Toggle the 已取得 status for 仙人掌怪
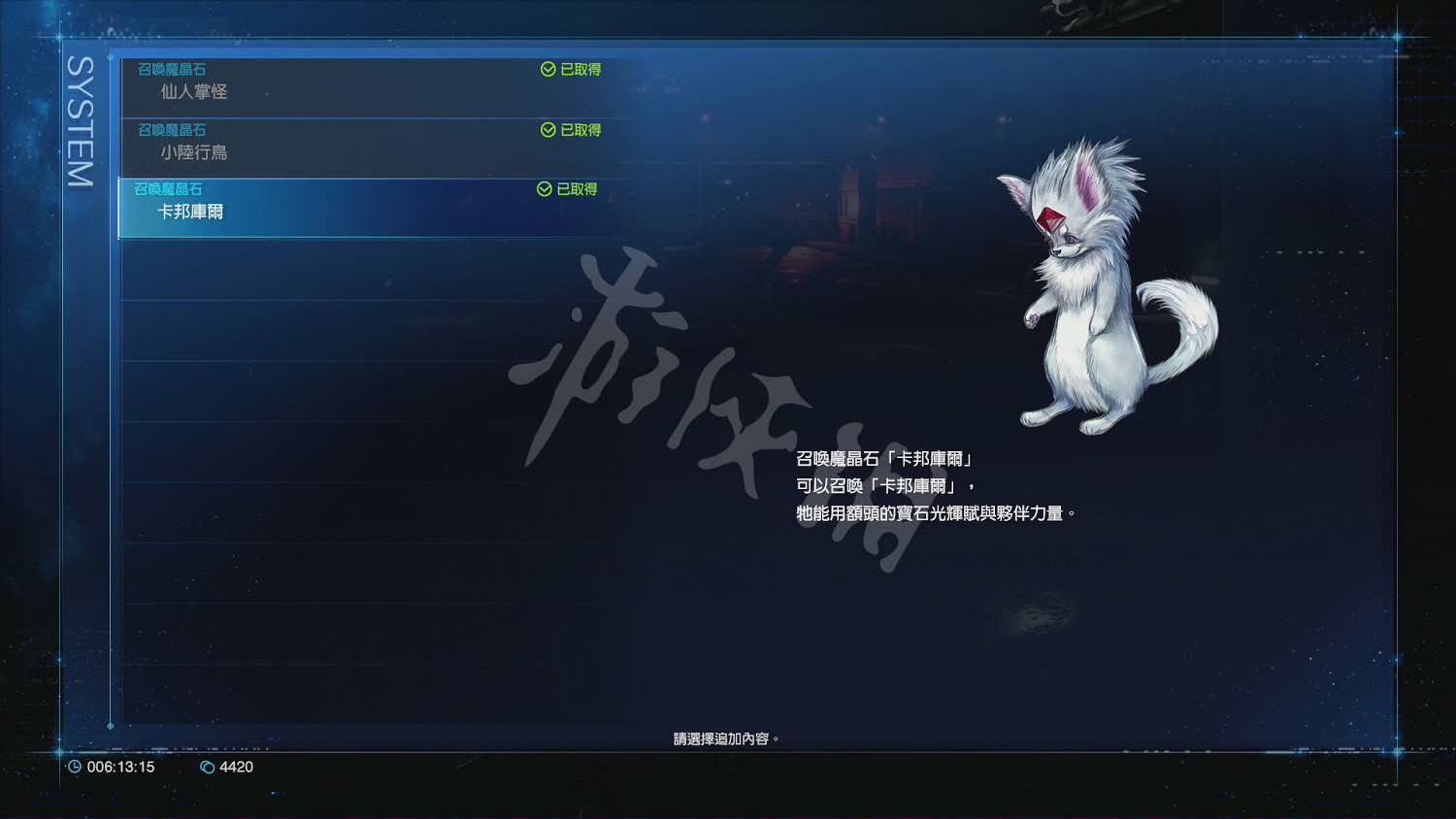Viewport: 1456px width, 819px height. click(x=571, y=69)
